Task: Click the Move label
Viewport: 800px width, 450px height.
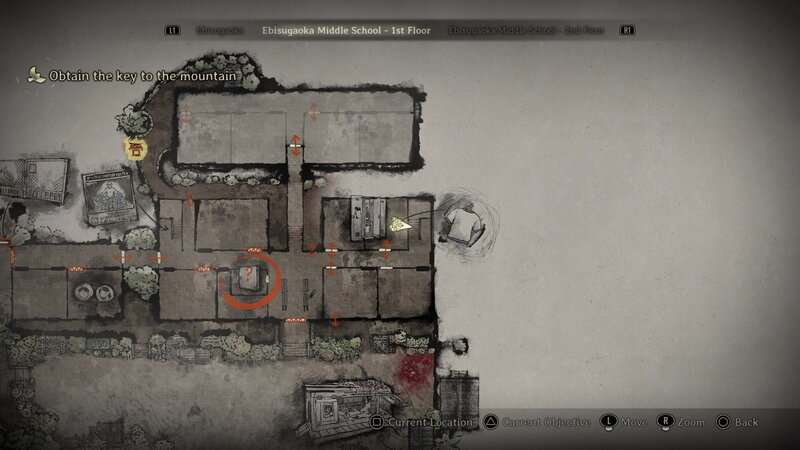Action: 634,423
